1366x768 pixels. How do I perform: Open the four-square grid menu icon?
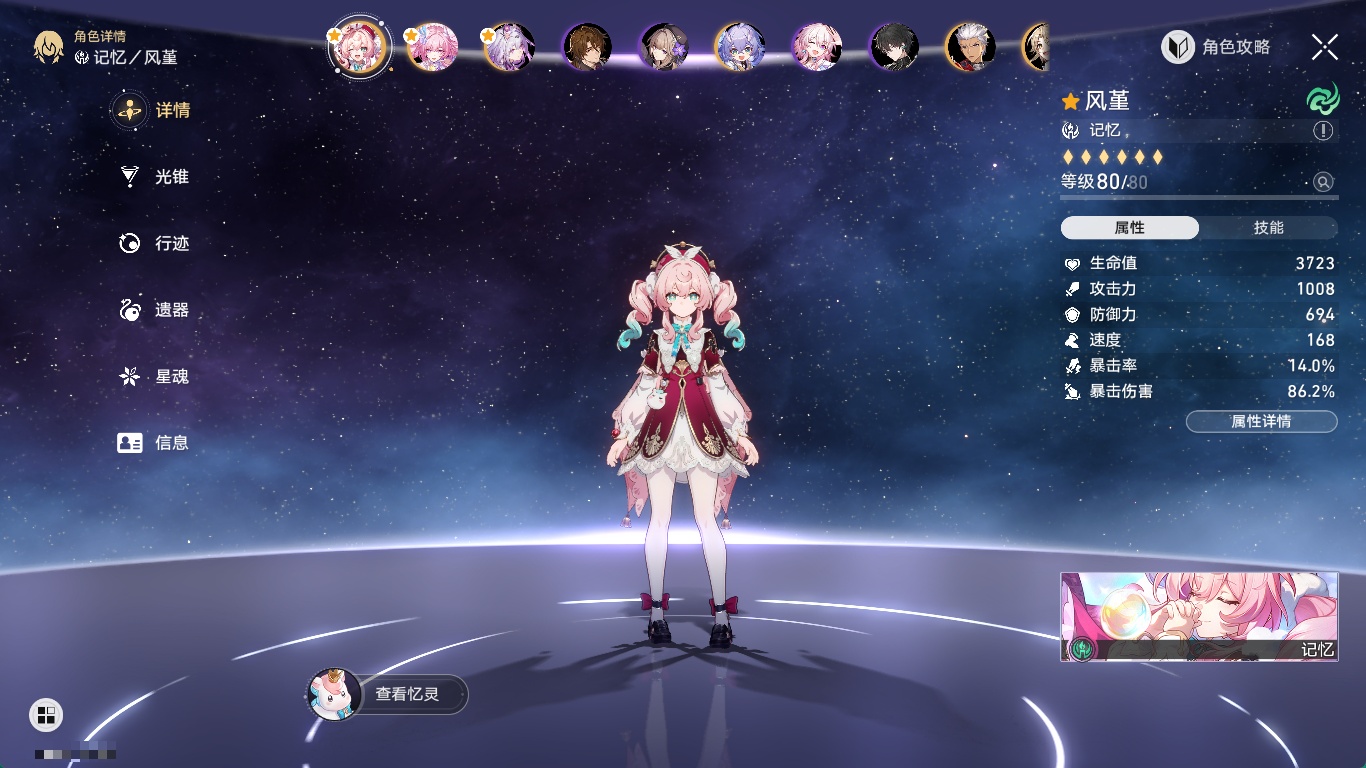pyautogui.click(x=46, y=714)
